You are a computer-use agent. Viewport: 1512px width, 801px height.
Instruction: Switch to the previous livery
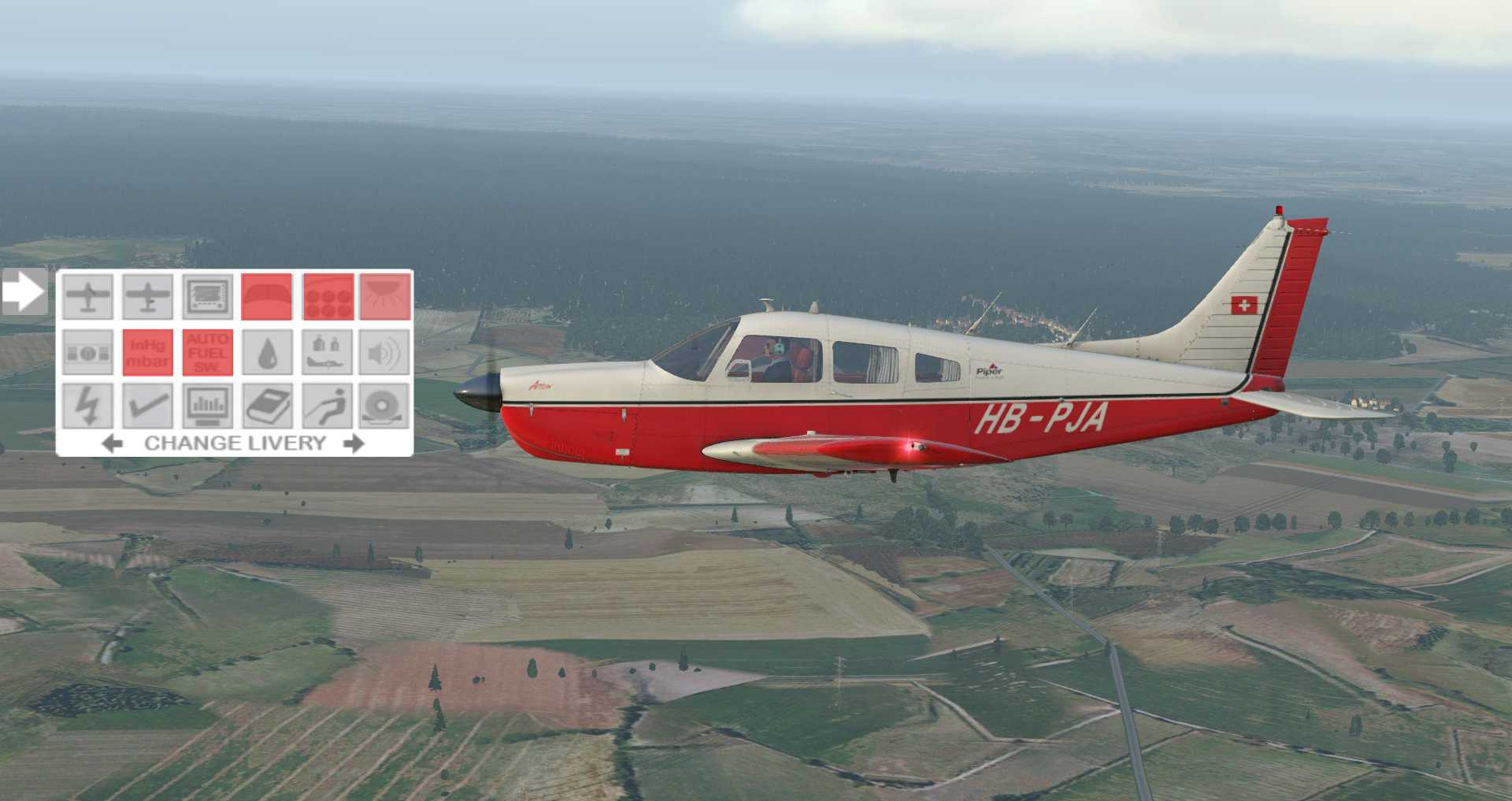point(113,443)
